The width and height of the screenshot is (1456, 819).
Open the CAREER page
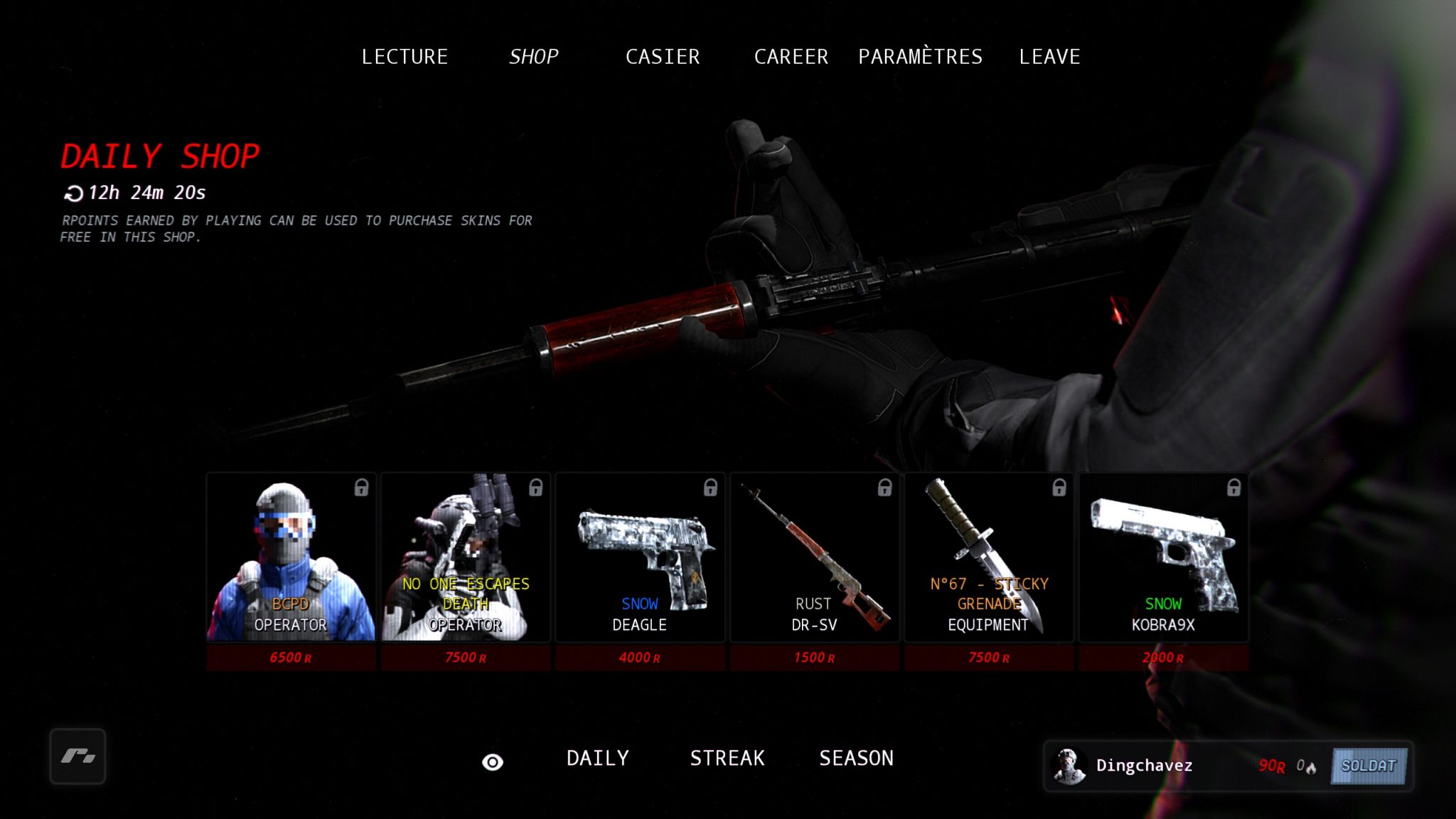tap(791, 57)
